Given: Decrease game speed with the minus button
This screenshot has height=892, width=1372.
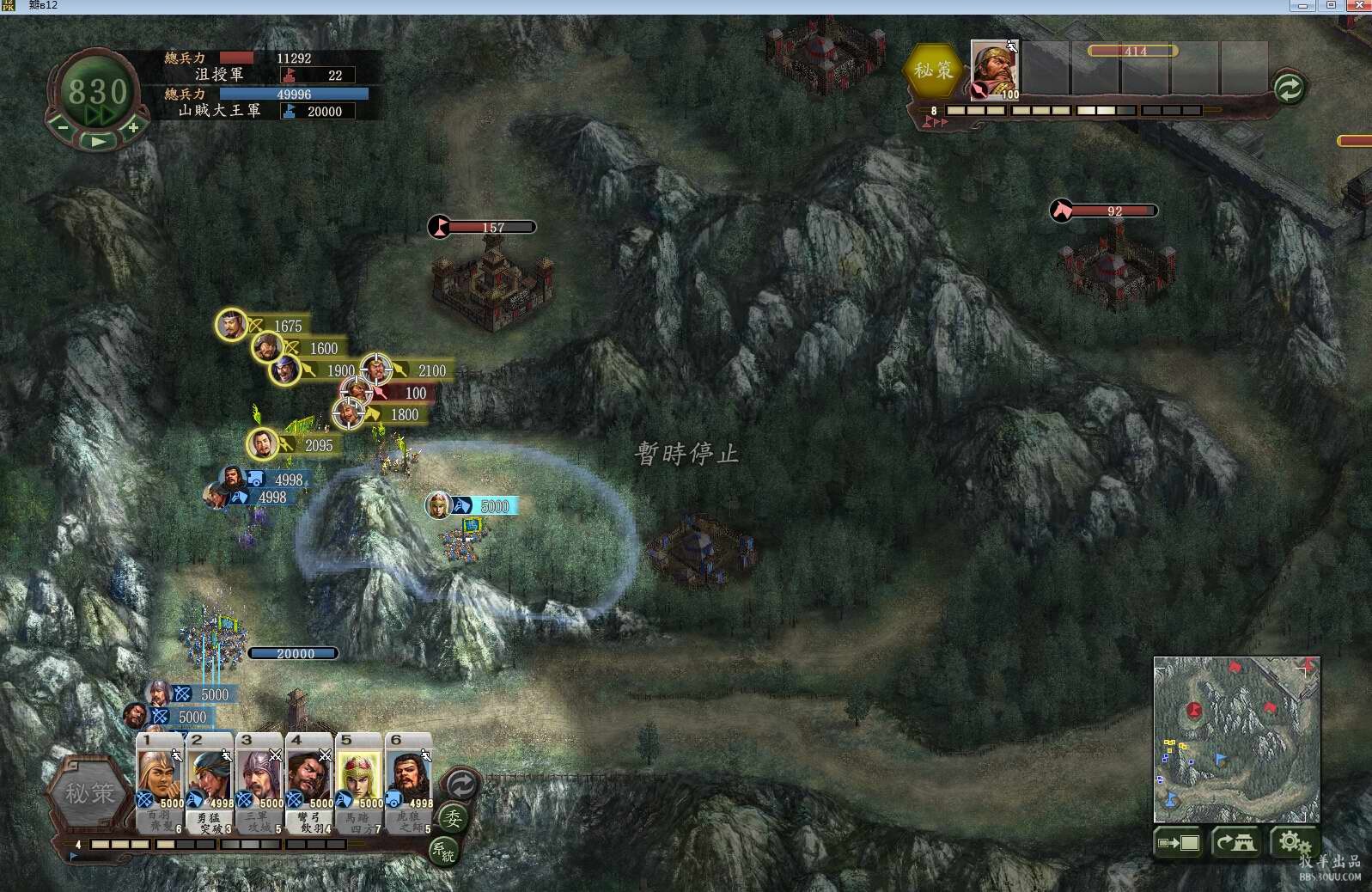Looking at the screenshot, I should 63,127.
